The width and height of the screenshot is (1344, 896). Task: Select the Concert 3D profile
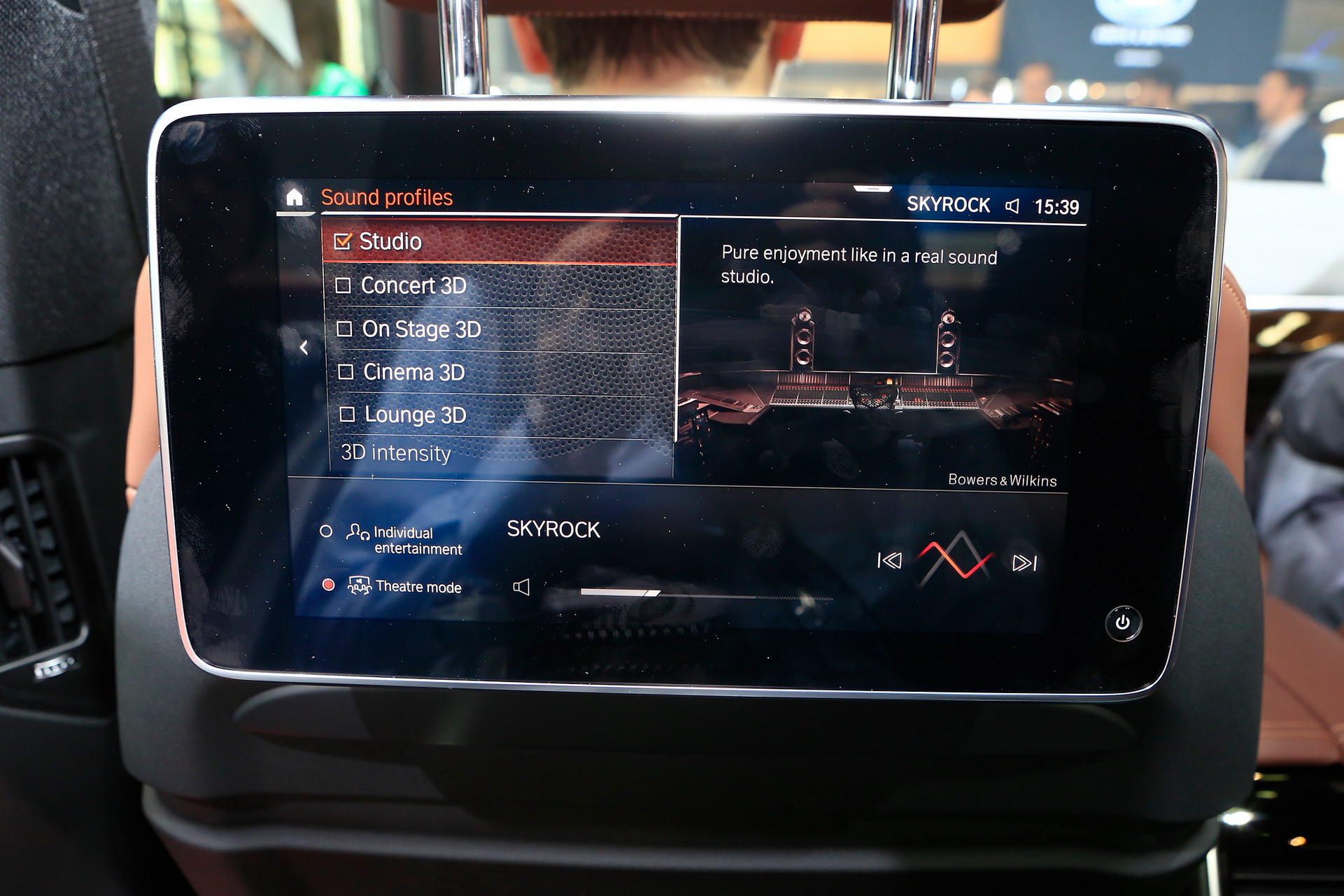click(x=344, y=285)
